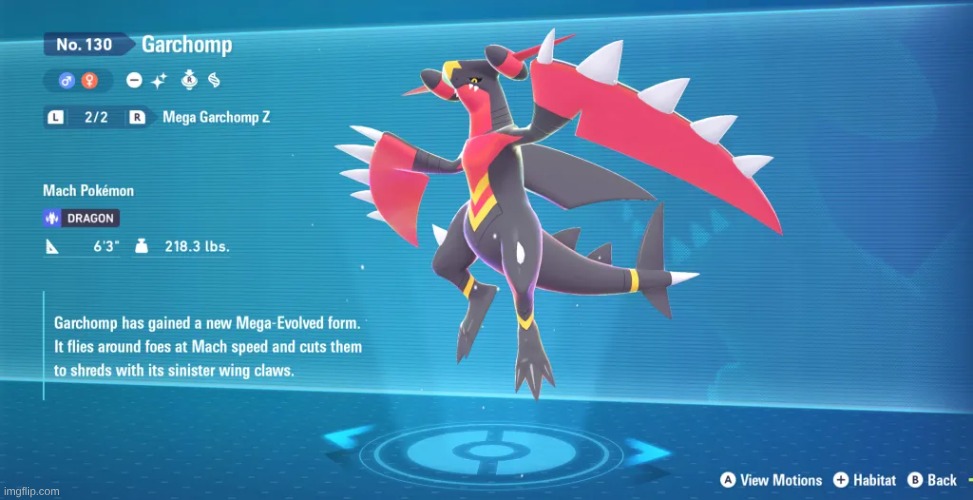This screenshot has height=500, width=973.
Task: Select the male gender icon
Action: (x=67, y=80)
